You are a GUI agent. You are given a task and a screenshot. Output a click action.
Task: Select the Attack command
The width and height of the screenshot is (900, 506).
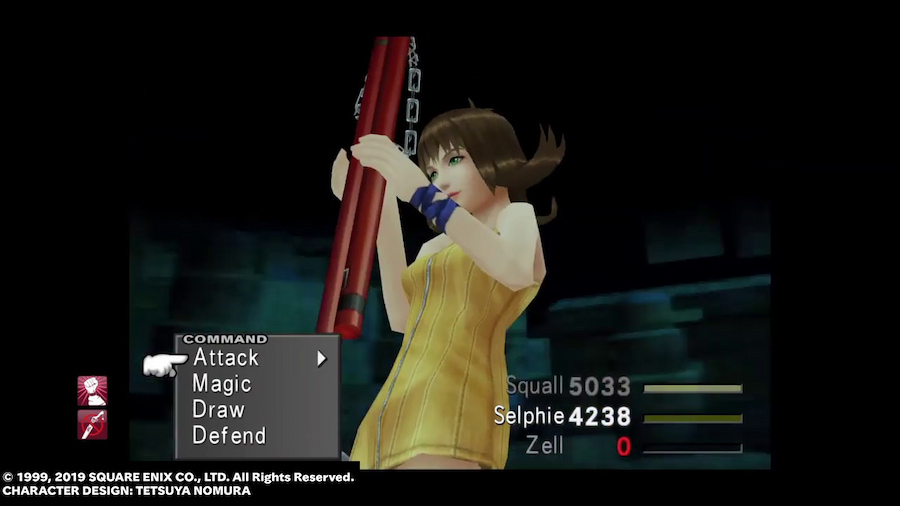(x=226, y=358)
